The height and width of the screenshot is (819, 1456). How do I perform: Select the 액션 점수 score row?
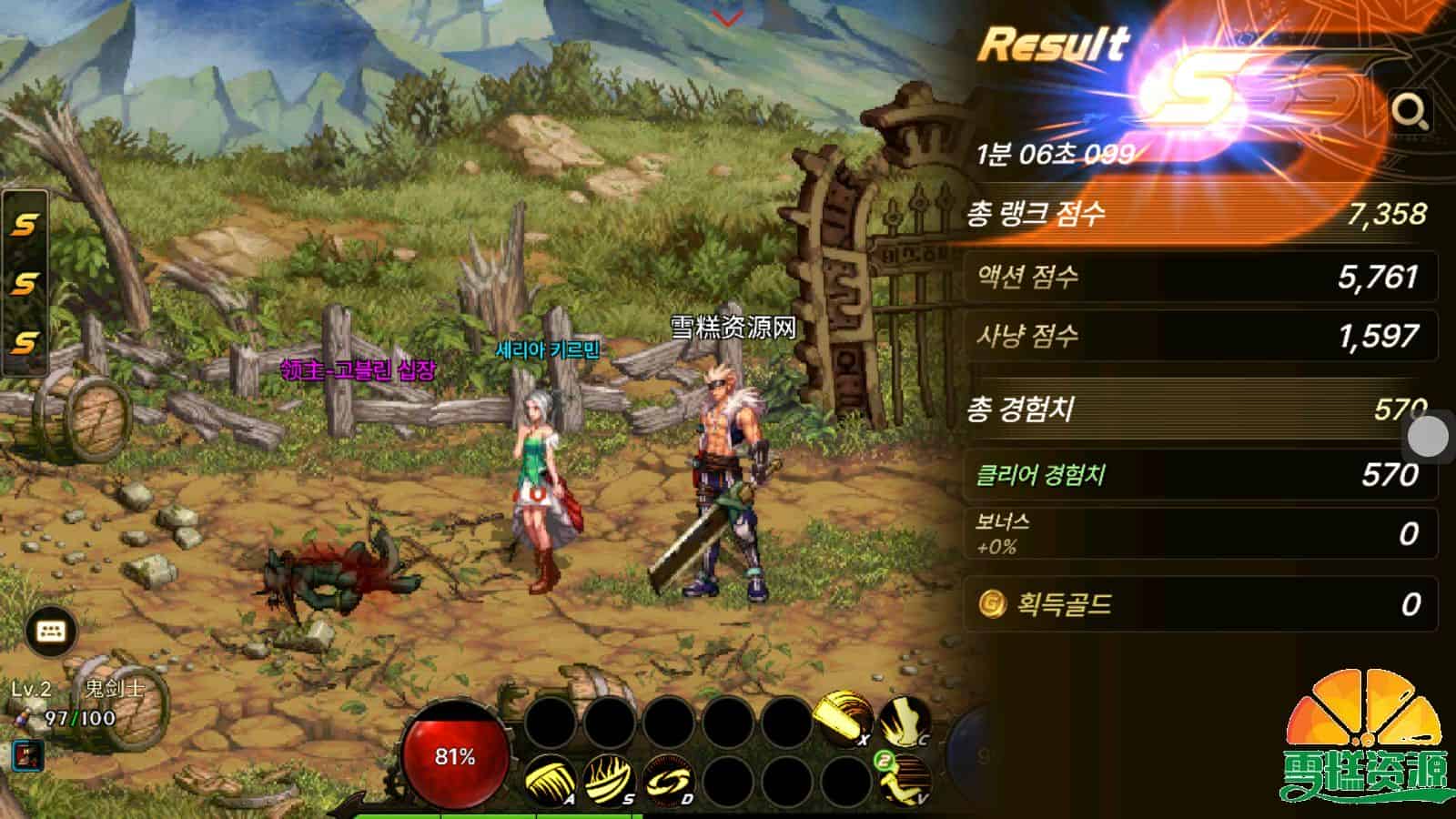point(1199,277)
